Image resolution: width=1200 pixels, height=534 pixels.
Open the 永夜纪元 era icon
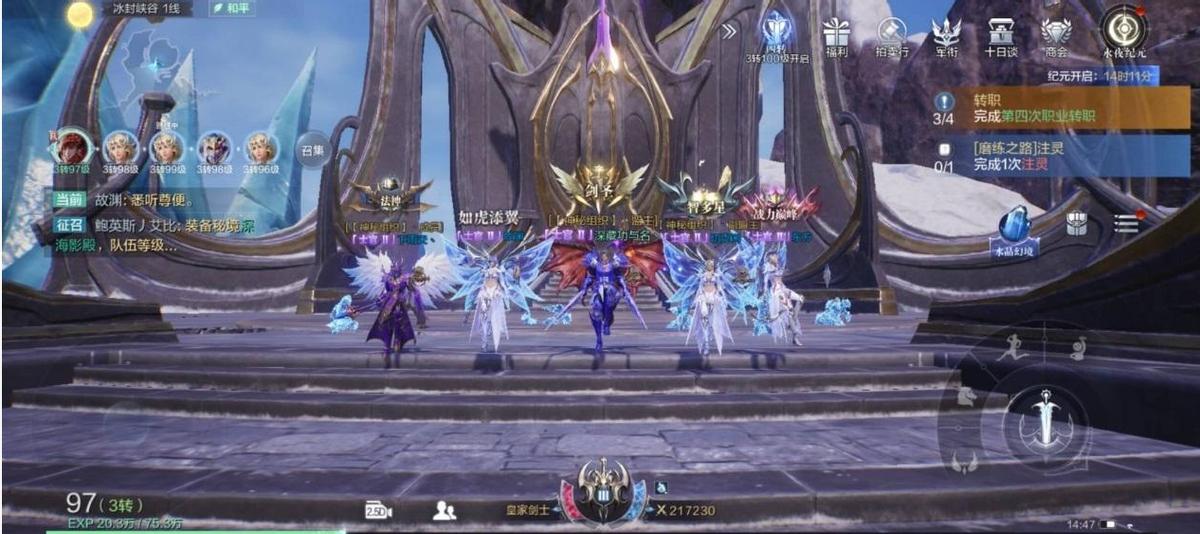point(1123,32)
